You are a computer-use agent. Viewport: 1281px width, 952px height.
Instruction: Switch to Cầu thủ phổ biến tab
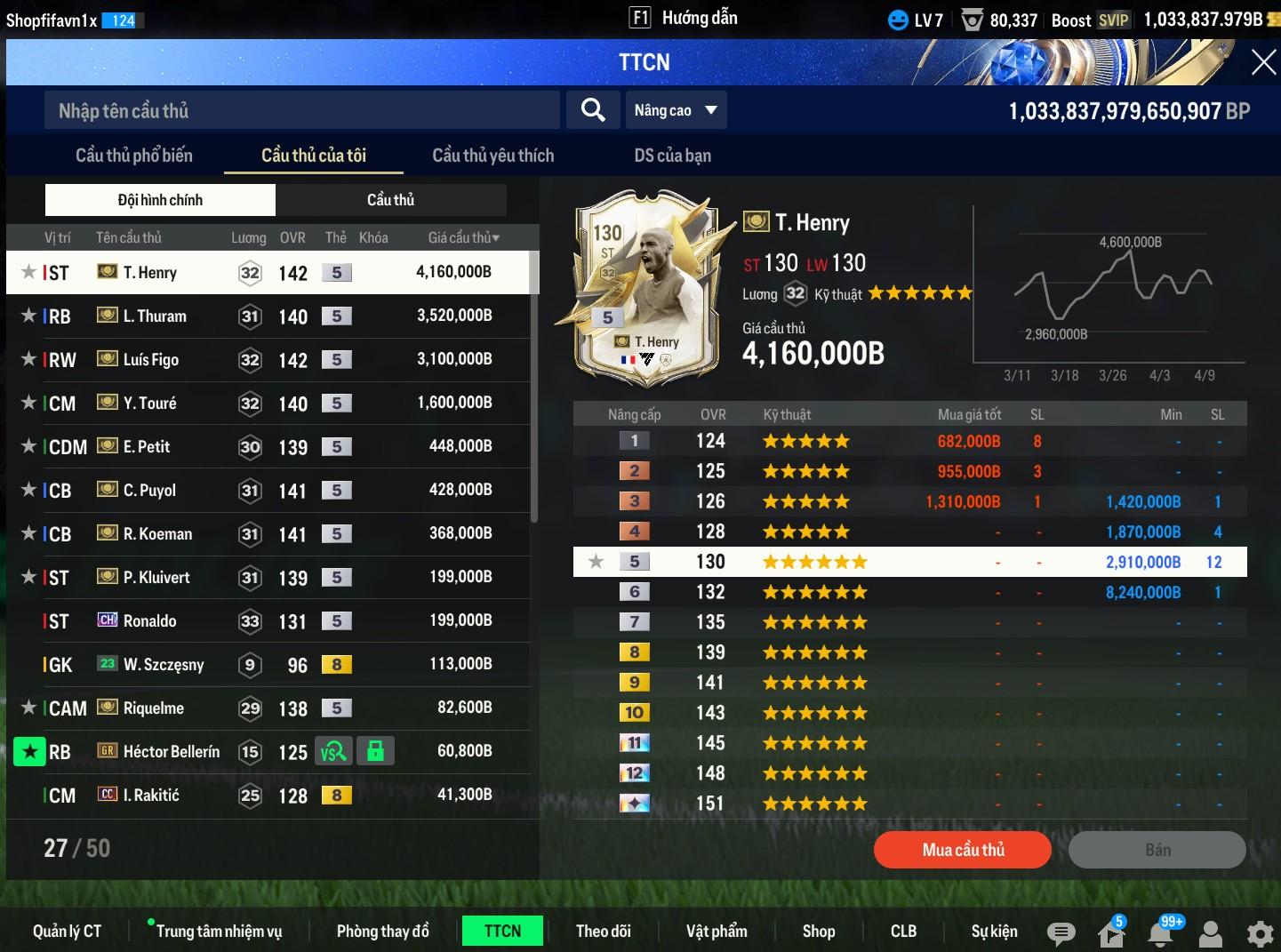134,156
